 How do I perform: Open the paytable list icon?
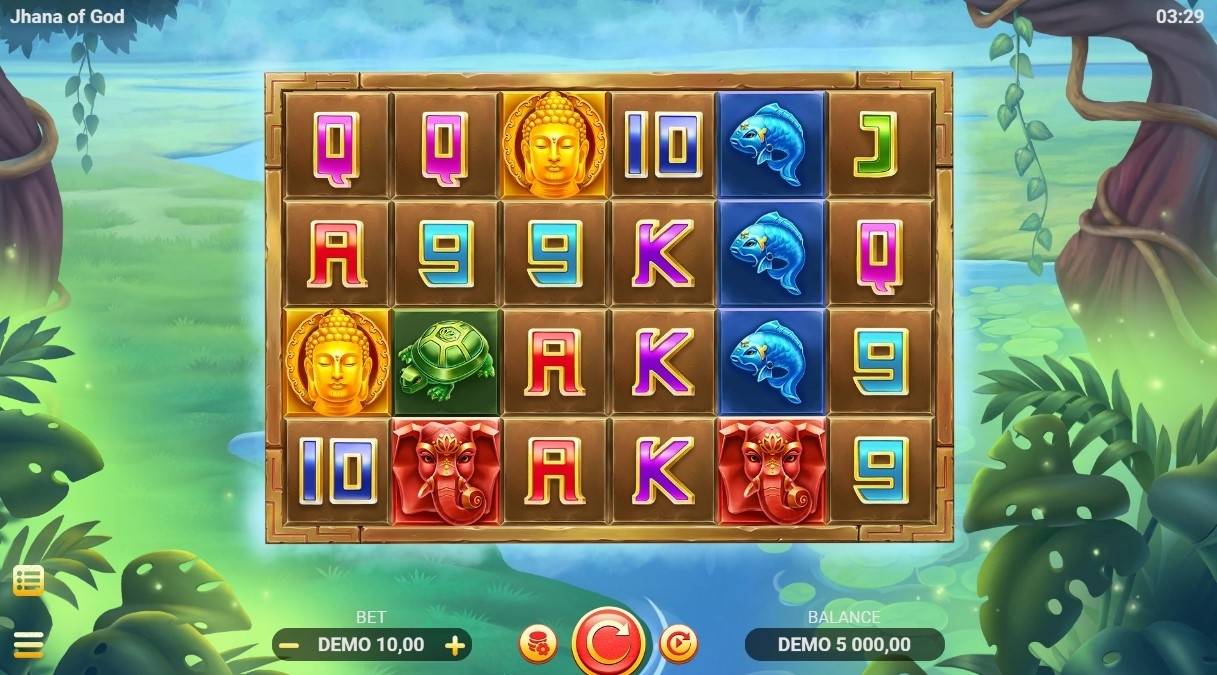pos(28,580)
